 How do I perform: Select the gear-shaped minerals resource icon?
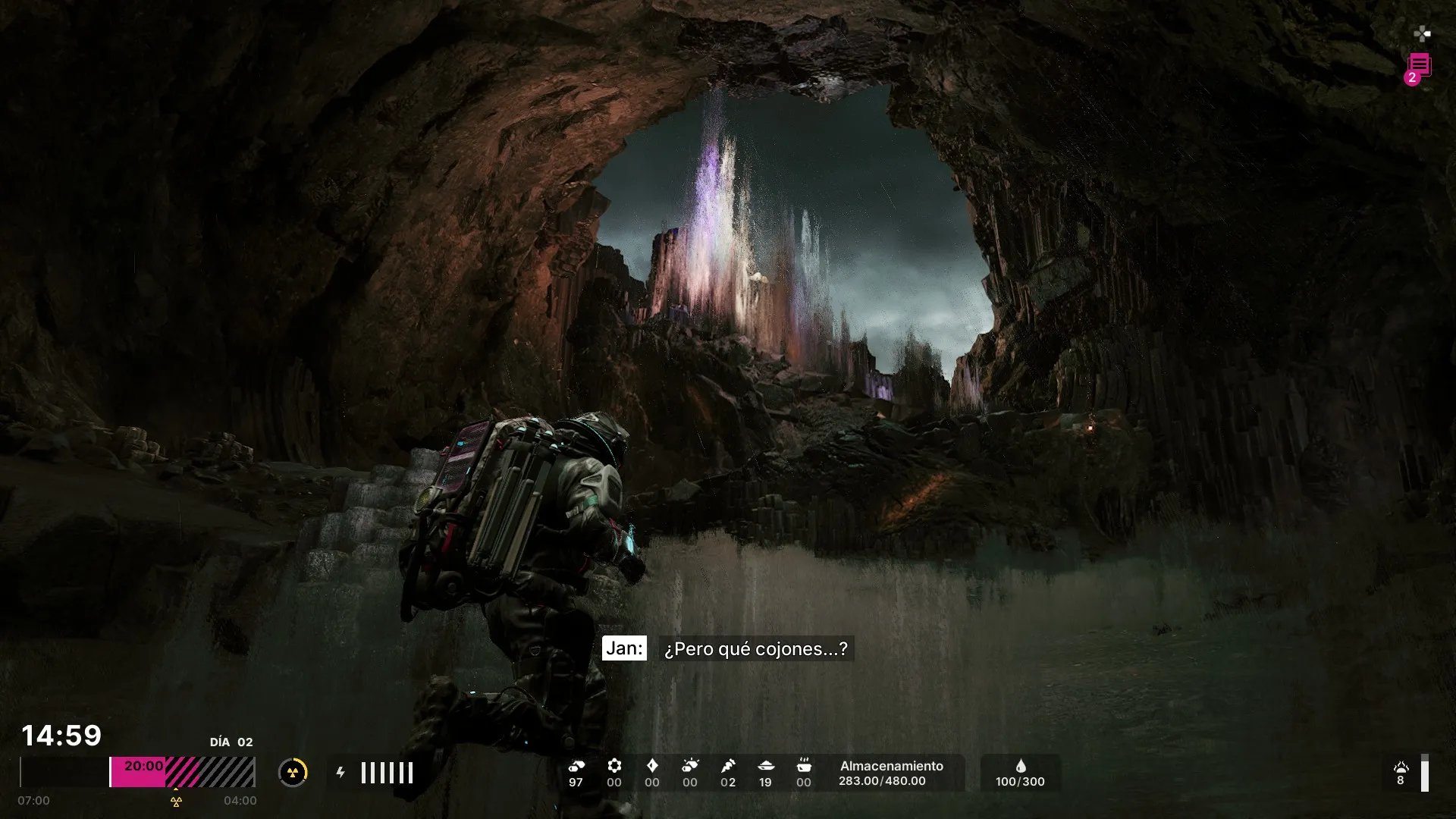614,766
